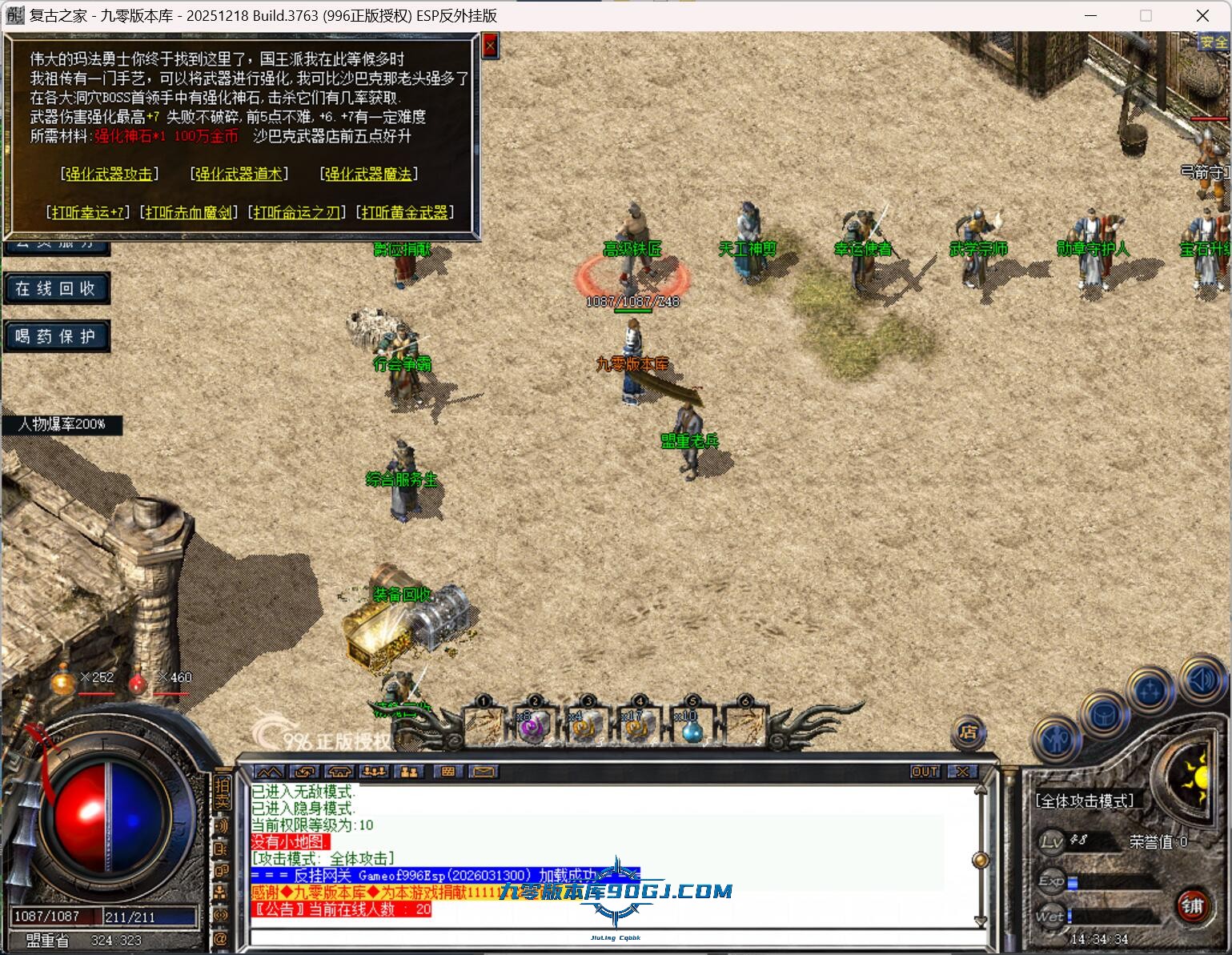Close the NPC dialogue with the red X
Image resolution: width=1232 pixels, height=955 pixels.
point(491,46)
